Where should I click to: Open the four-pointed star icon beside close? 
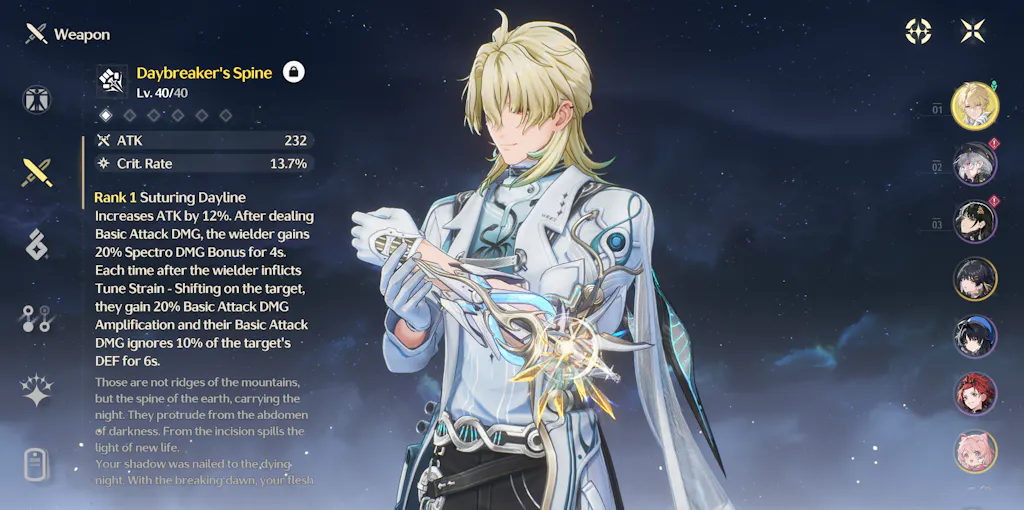pos(918,31)
